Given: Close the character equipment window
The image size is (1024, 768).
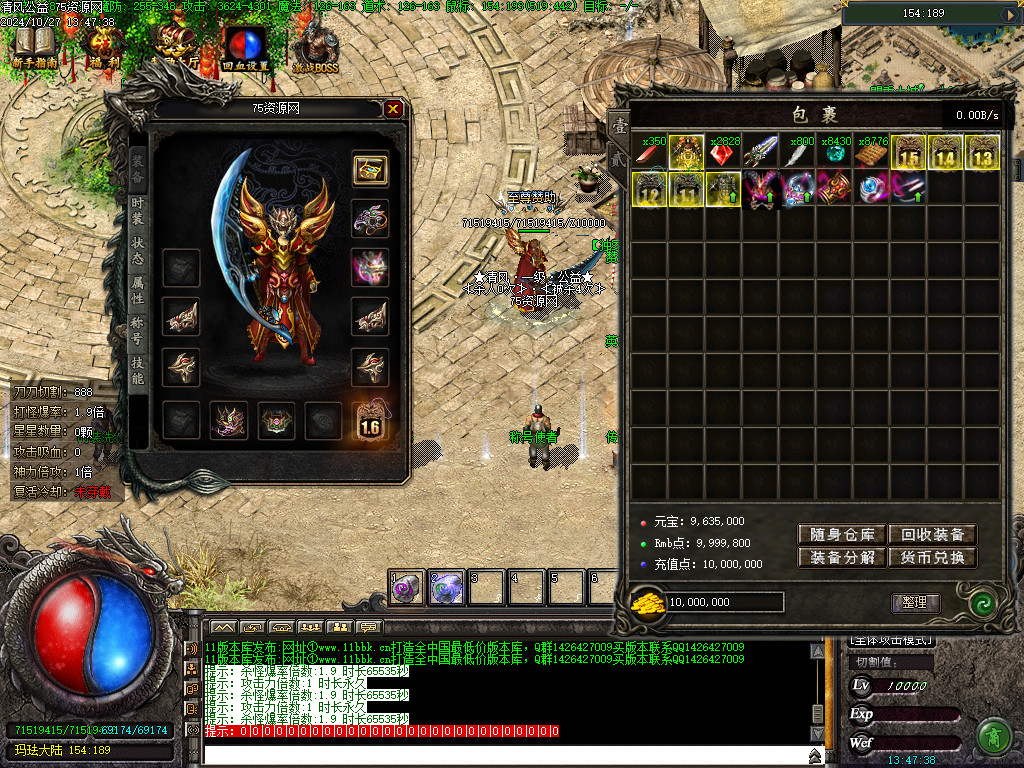Looking at the screenshot, I should (x=394, y=109).
